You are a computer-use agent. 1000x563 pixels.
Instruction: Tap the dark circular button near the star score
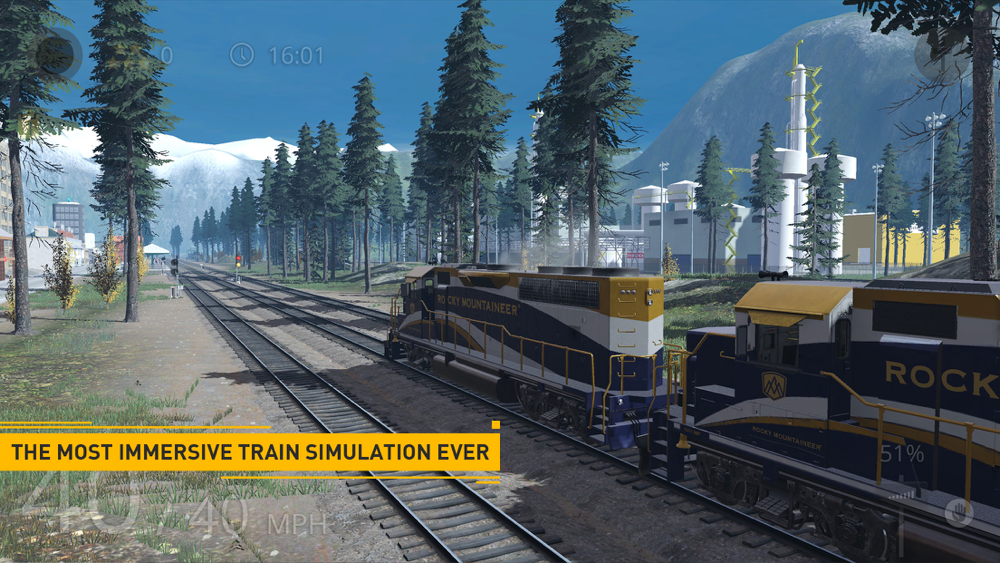point(56,54)
